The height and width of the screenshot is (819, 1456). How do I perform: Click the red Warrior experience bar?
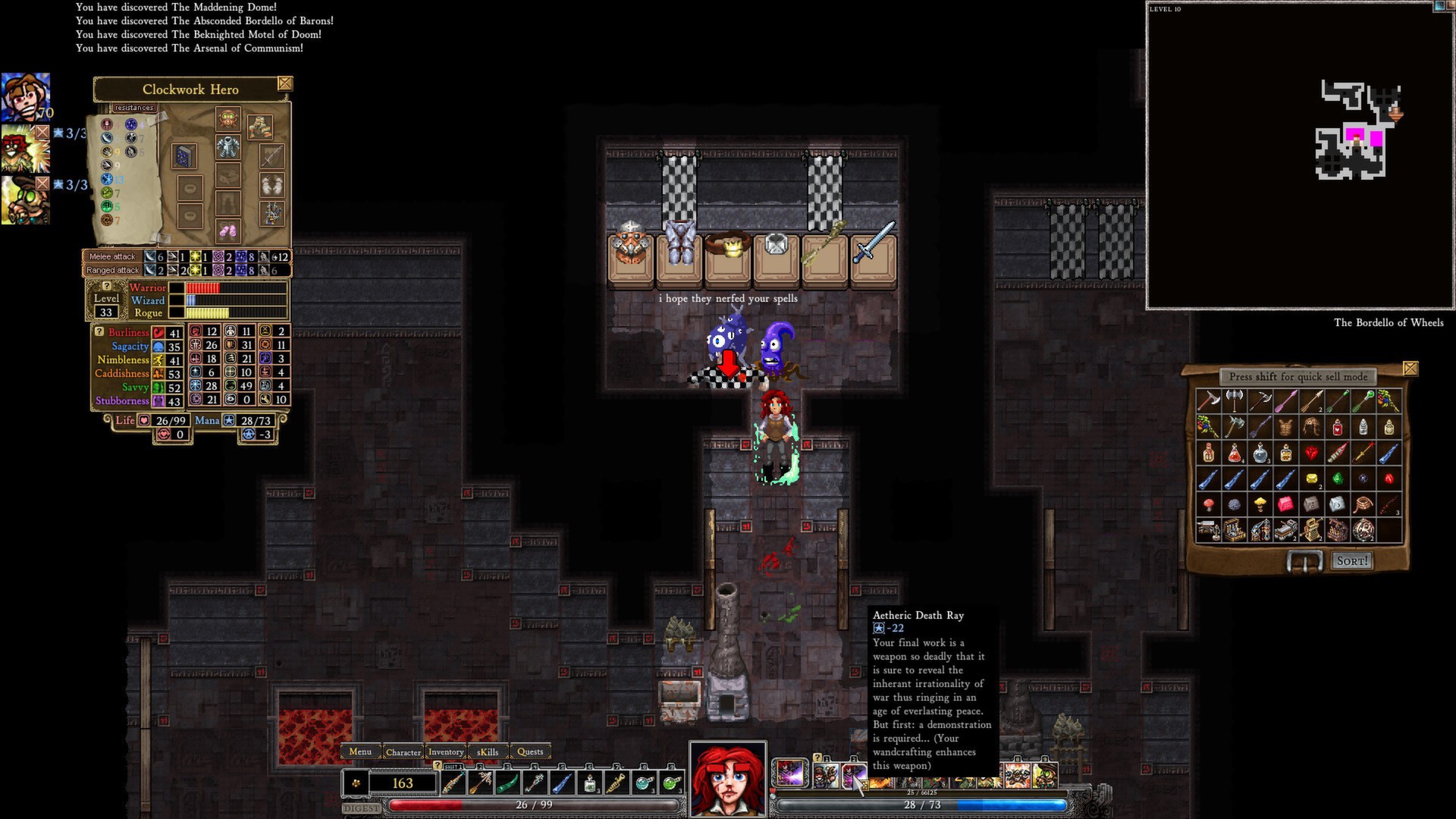(202, 288)
